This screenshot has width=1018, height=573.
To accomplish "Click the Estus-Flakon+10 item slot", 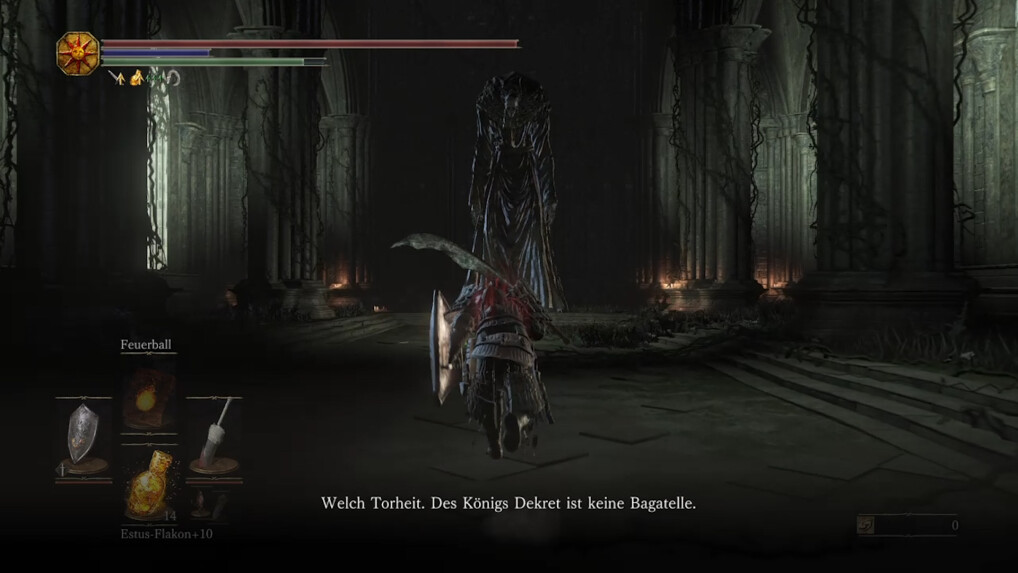I will tap(148, 486).
